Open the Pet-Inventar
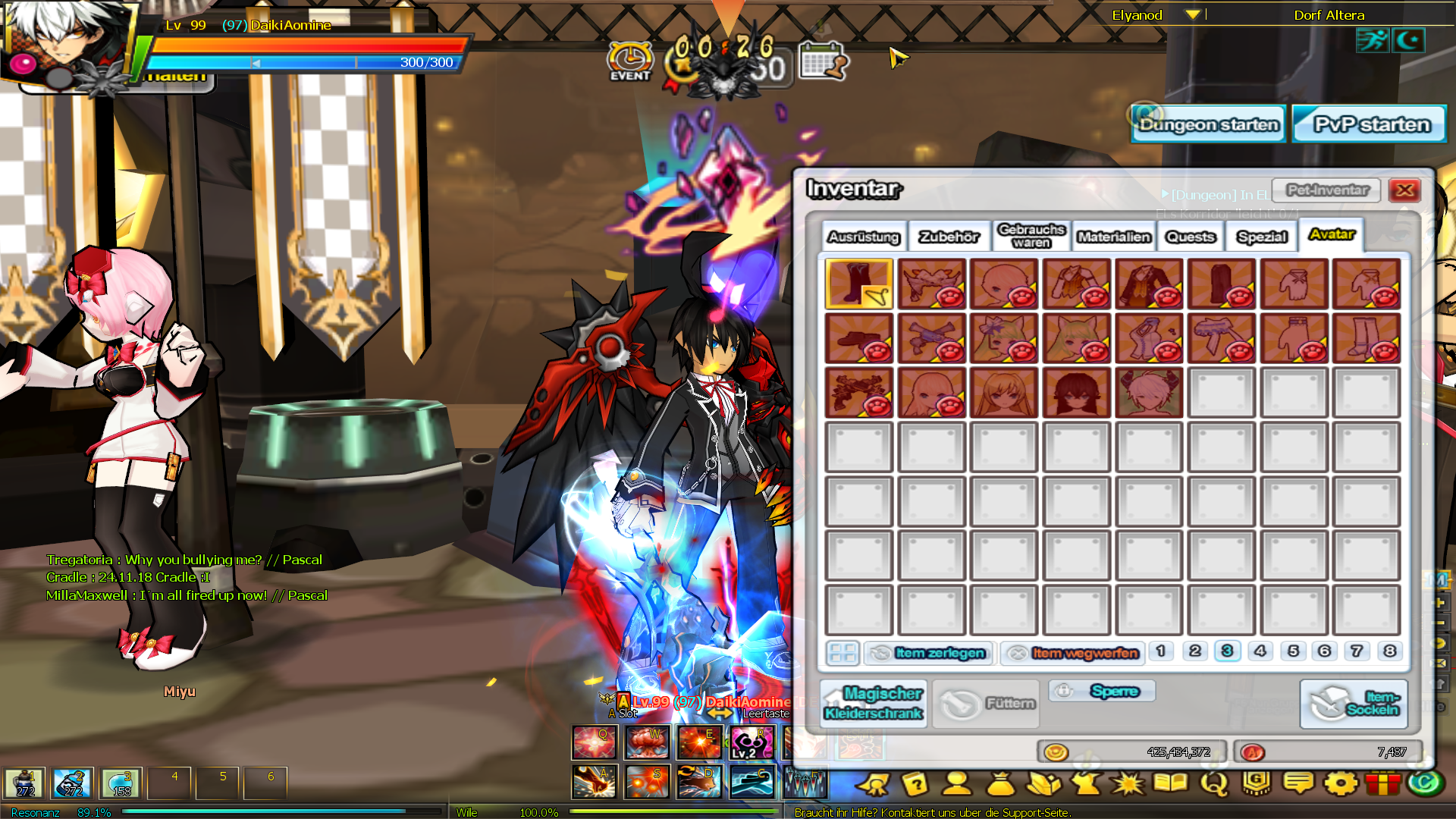Image resolution: width=1456 pixels, height=819 pixels. (x=1327, y=190)
